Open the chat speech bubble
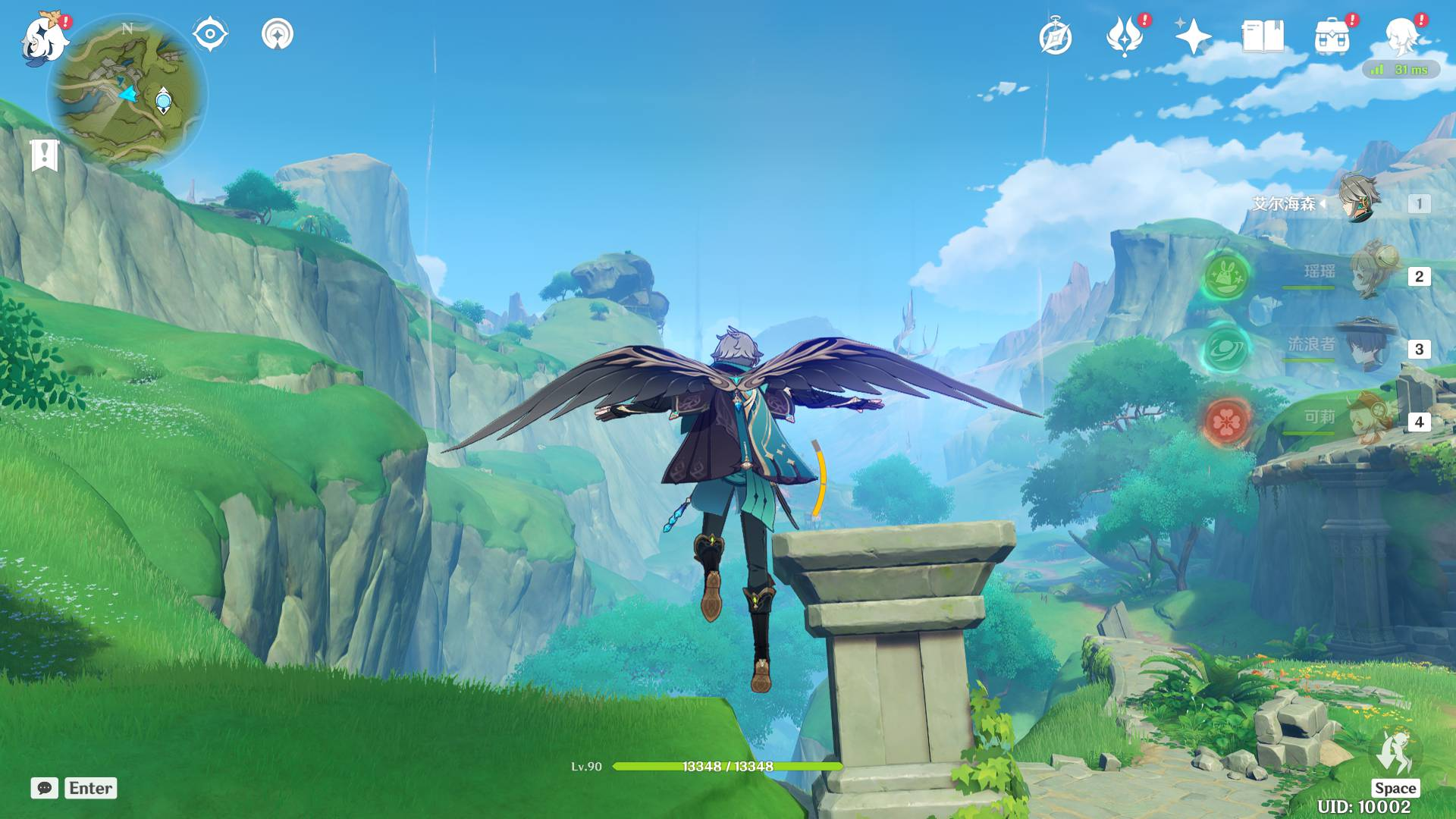Viewport: 1456px width, 819px height. click(45, 788)
